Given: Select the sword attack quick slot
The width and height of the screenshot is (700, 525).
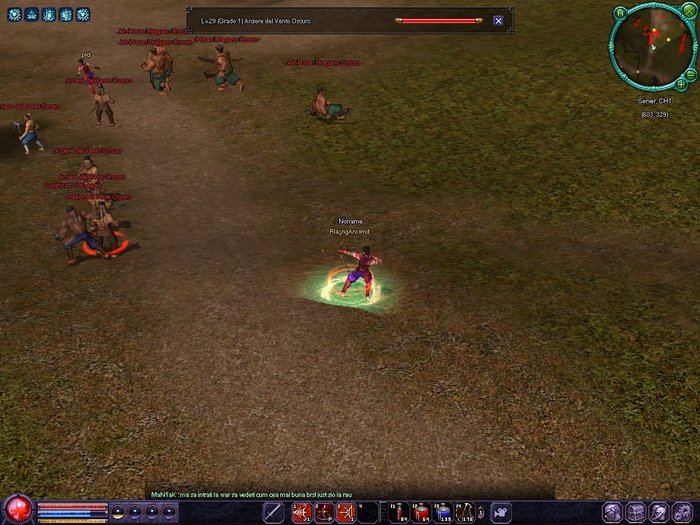Looking at the screenshot, I should (274, 513).
